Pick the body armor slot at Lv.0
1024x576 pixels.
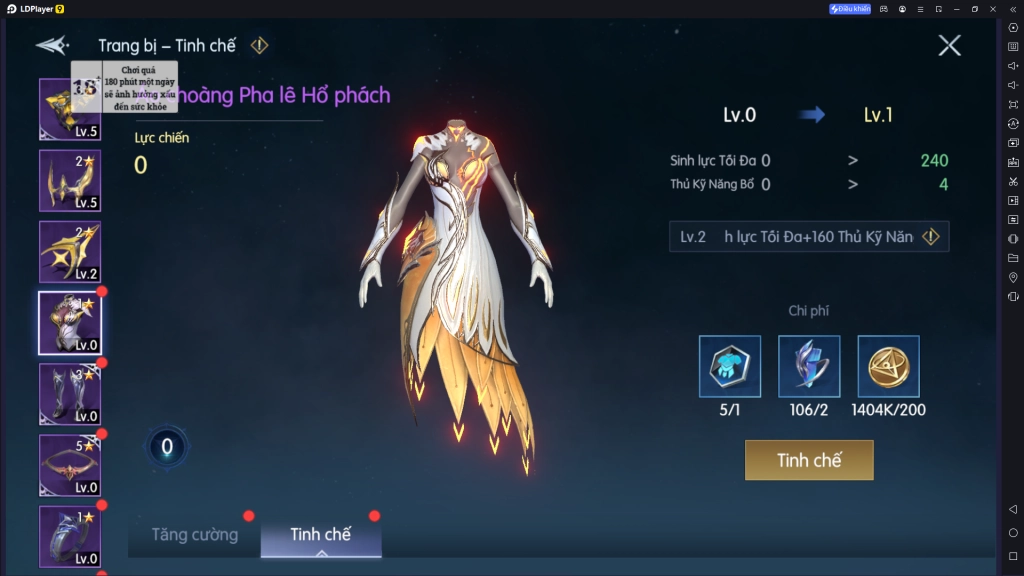pos(70,323)
